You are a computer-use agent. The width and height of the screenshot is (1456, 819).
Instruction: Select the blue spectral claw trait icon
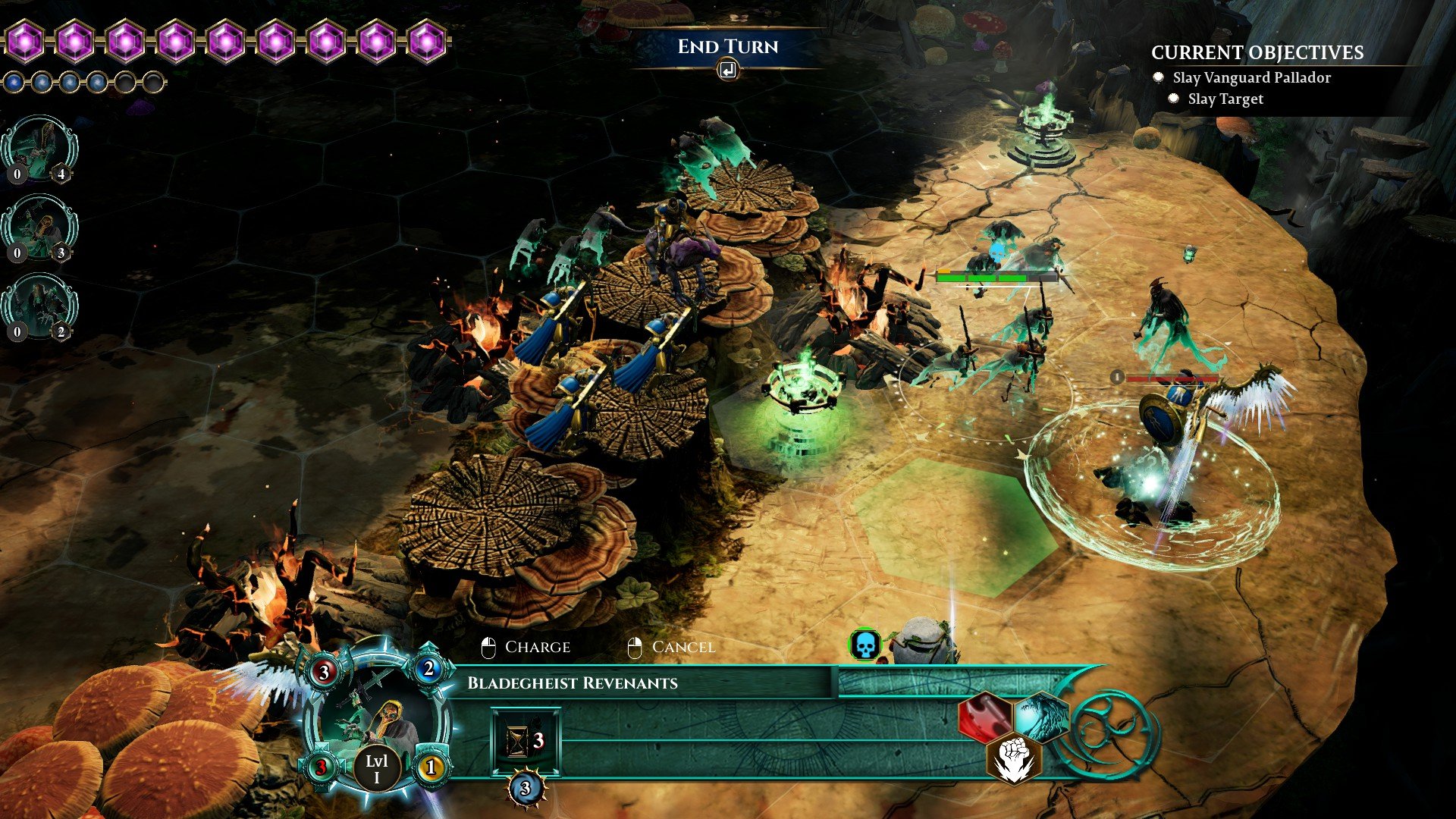click(1040, 717)
